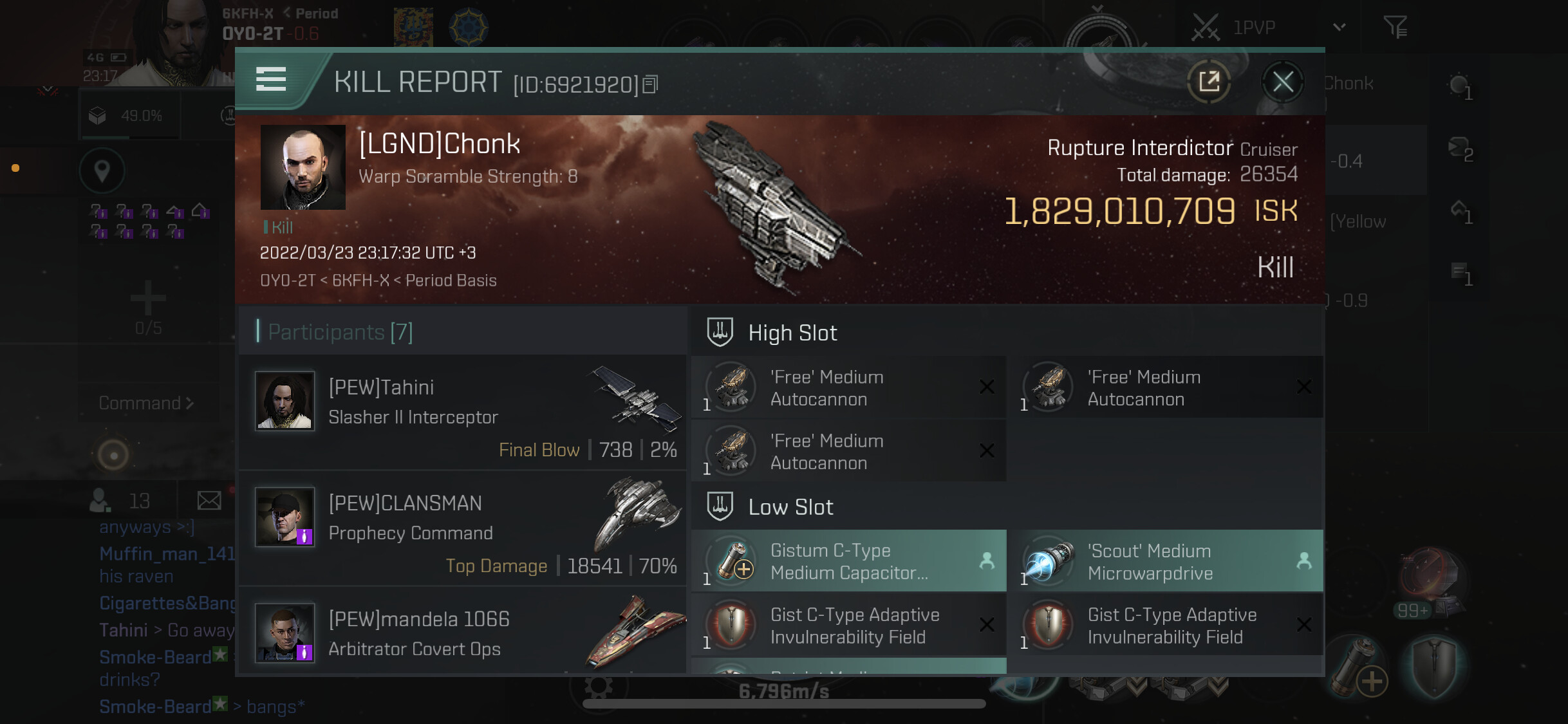The width and height of the screenshot is (1568, 724).
Task: Select the Gistum C-Type Medium Capacitor module
Action: [x=848, y=561]
